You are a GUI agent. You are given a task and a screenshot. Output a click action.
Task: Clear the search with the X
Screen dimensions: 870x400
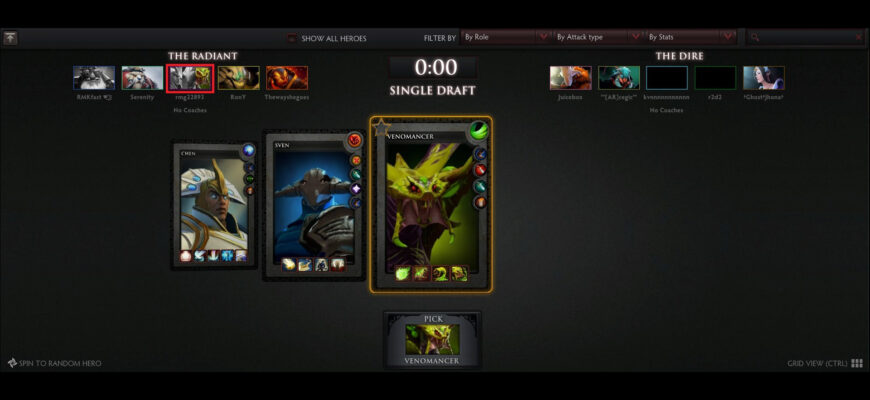(858, 37)
